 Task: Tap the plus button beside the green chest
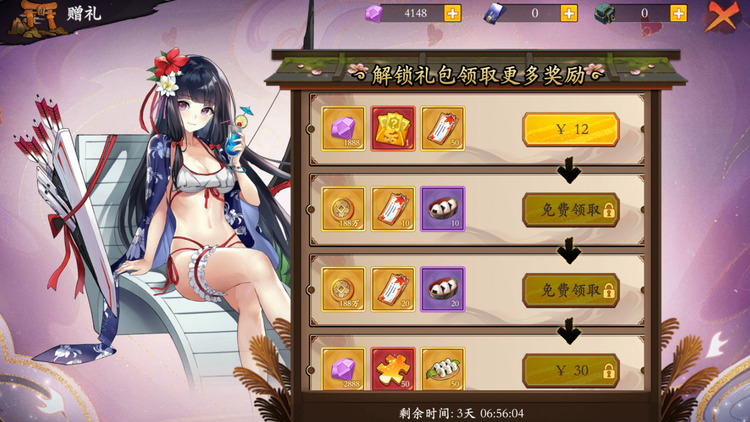tap(678, 13)
